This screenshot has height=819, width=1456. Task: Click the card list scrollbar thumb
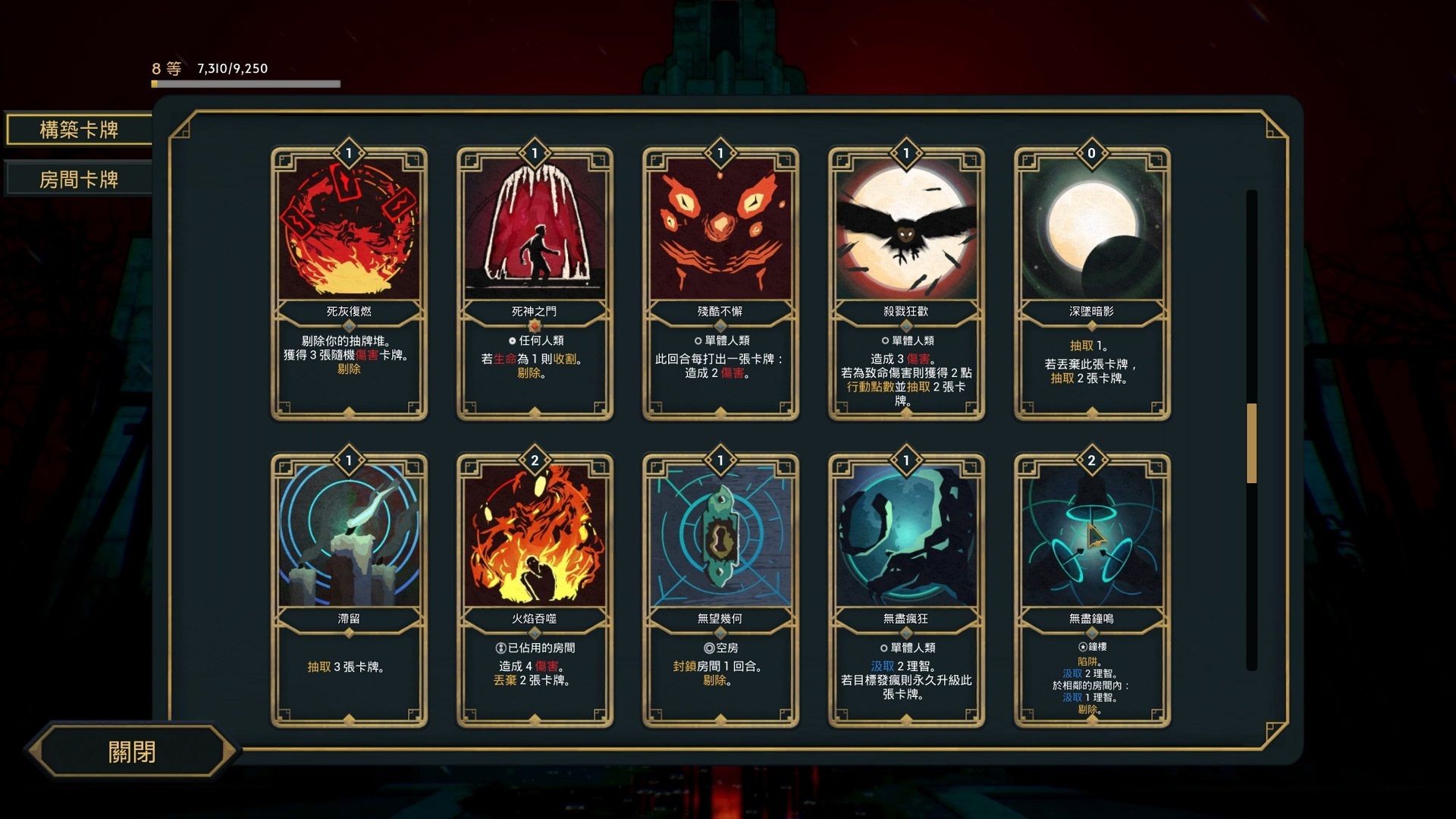[x=1251, y=444]
